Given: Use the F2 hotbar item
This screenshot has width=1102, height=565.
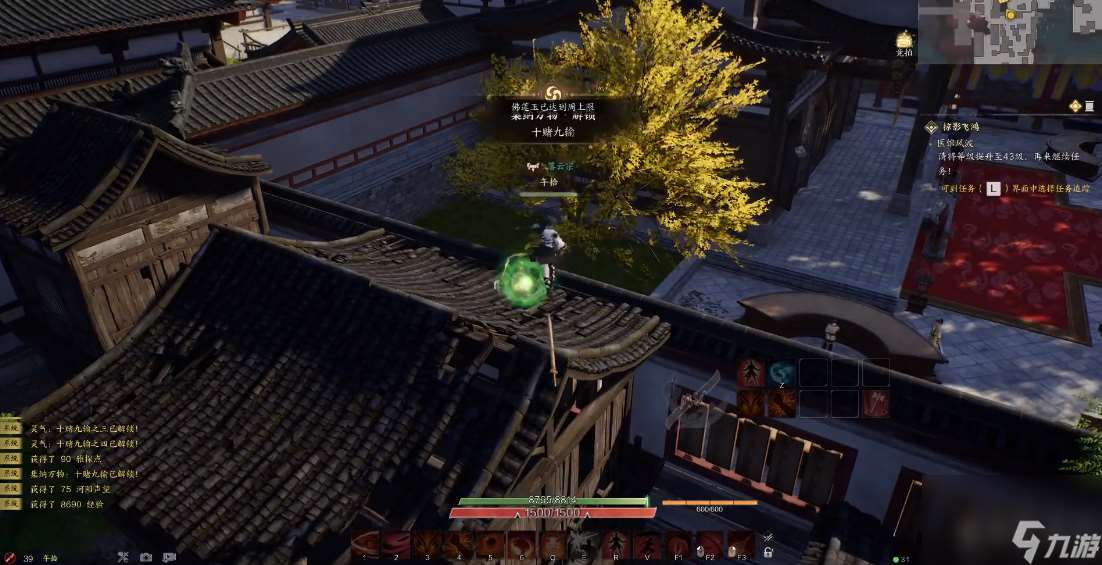Looking at the screenshot, I should click(709, 545).
